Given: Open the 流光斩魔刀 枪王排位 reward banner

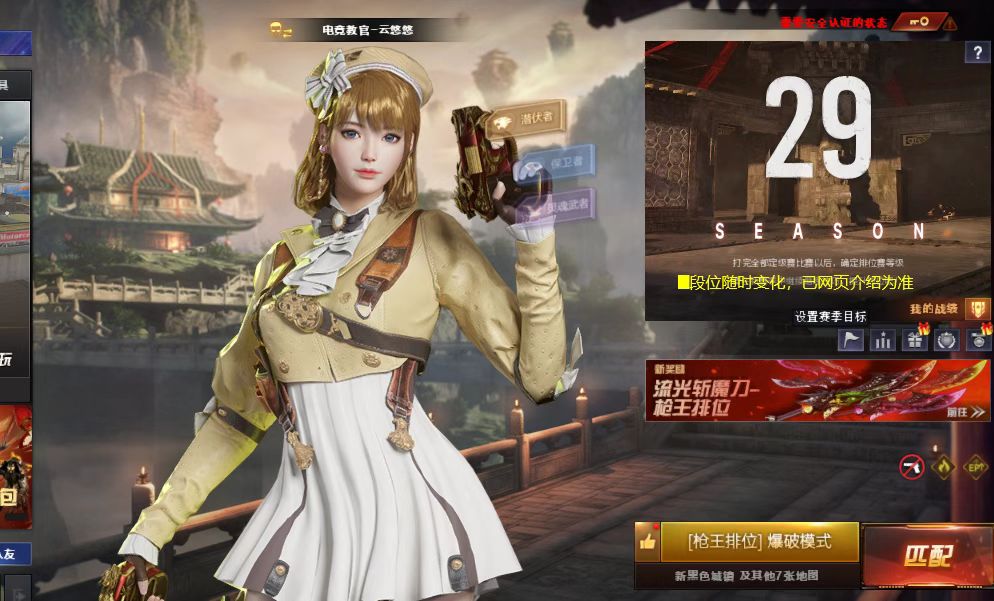Looking at the screenshot, I should tap(817, 390).
